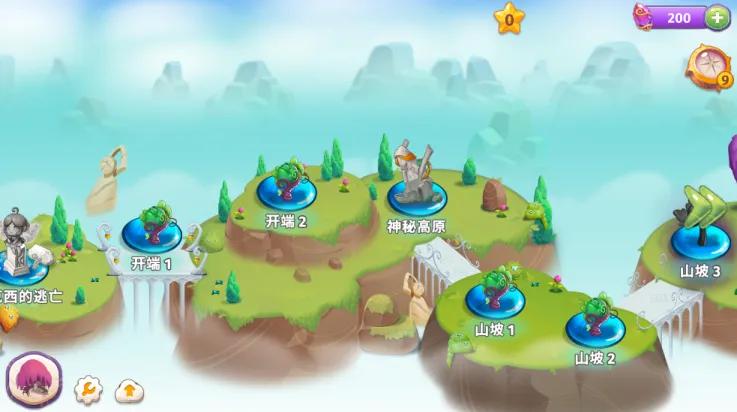Open the pink-haired character avatar
Image resolution: width=737 pixels, height=412 pixels.
pyautogui.click(x=29, y=379)
